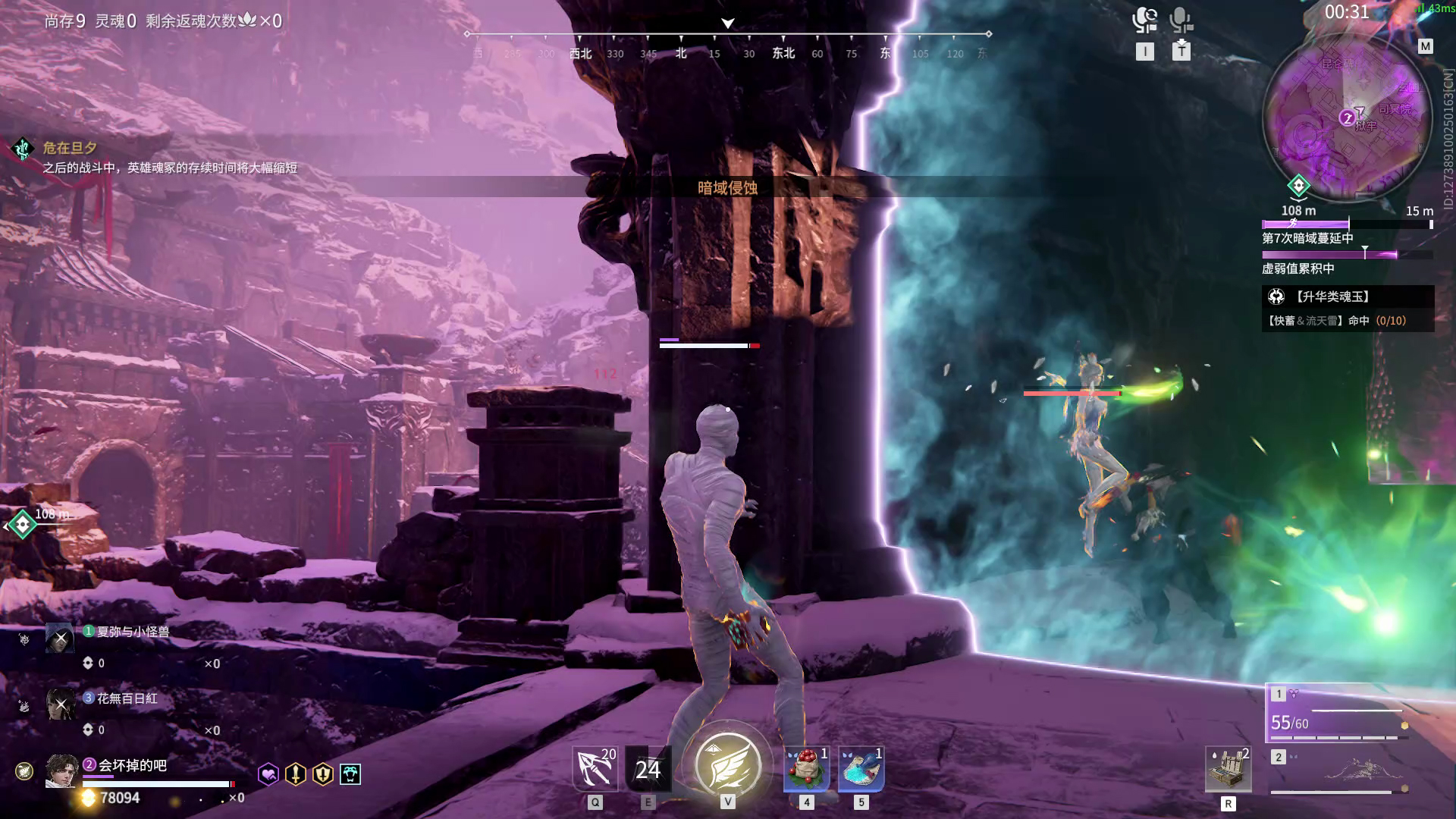
Task: Toggle the microphone icon
Action: [x=1181, y=20]
